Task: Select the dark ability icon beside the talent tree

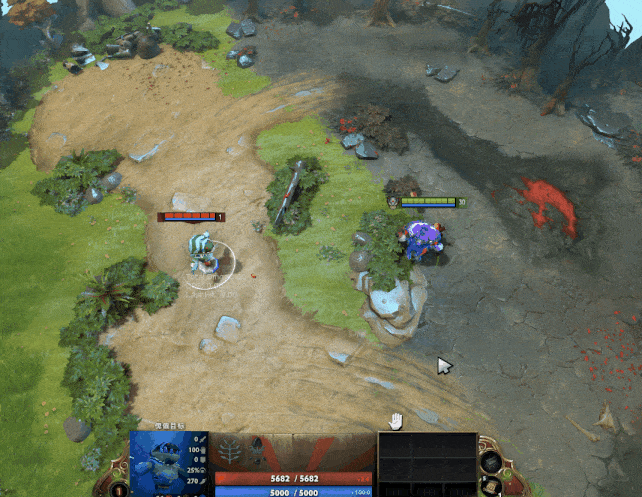Action: (260, 452)
